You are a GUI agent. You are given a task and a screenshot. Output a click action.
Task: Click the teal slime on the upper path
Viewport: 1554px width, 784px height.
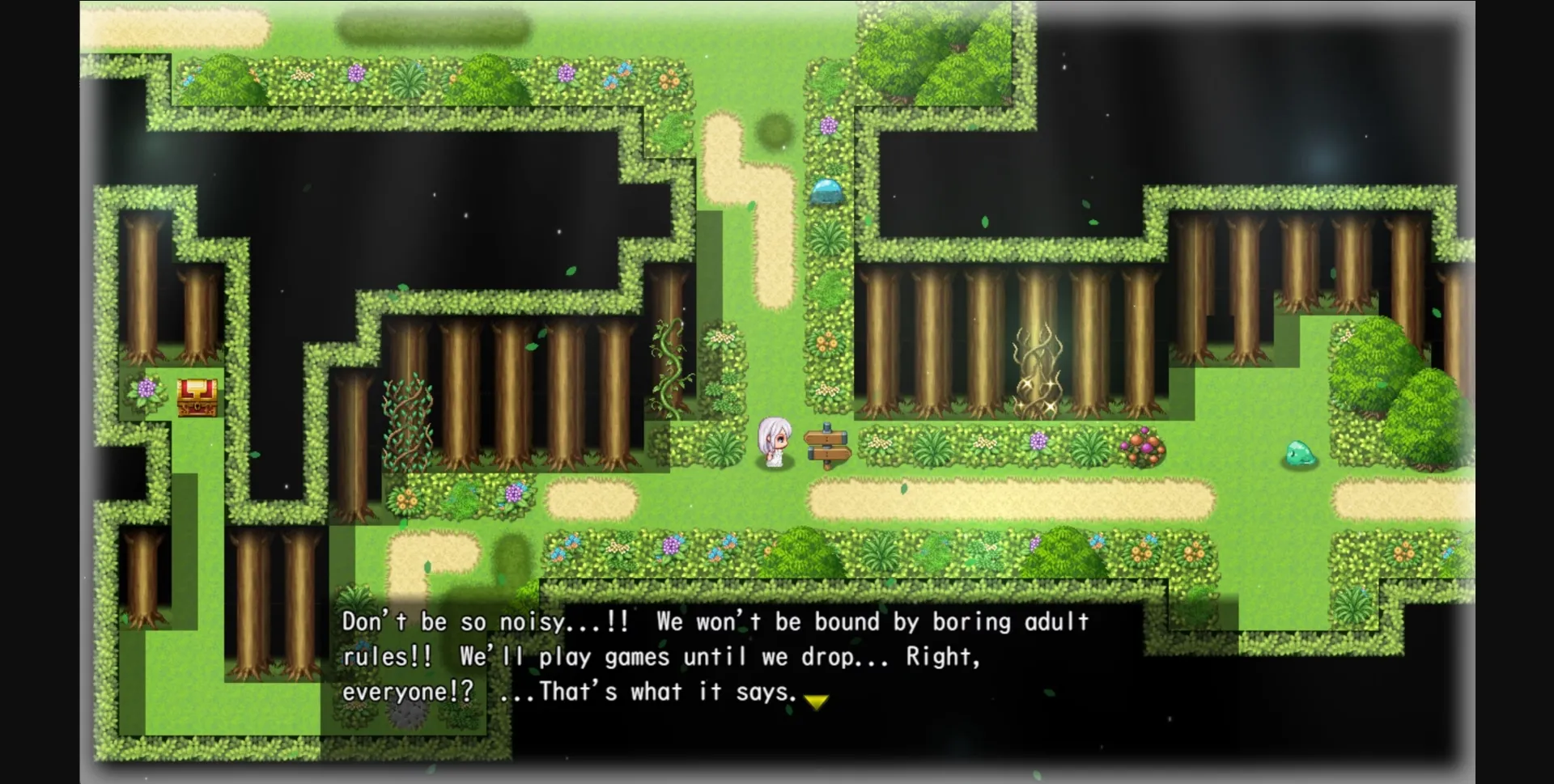[x=826, y=193]
